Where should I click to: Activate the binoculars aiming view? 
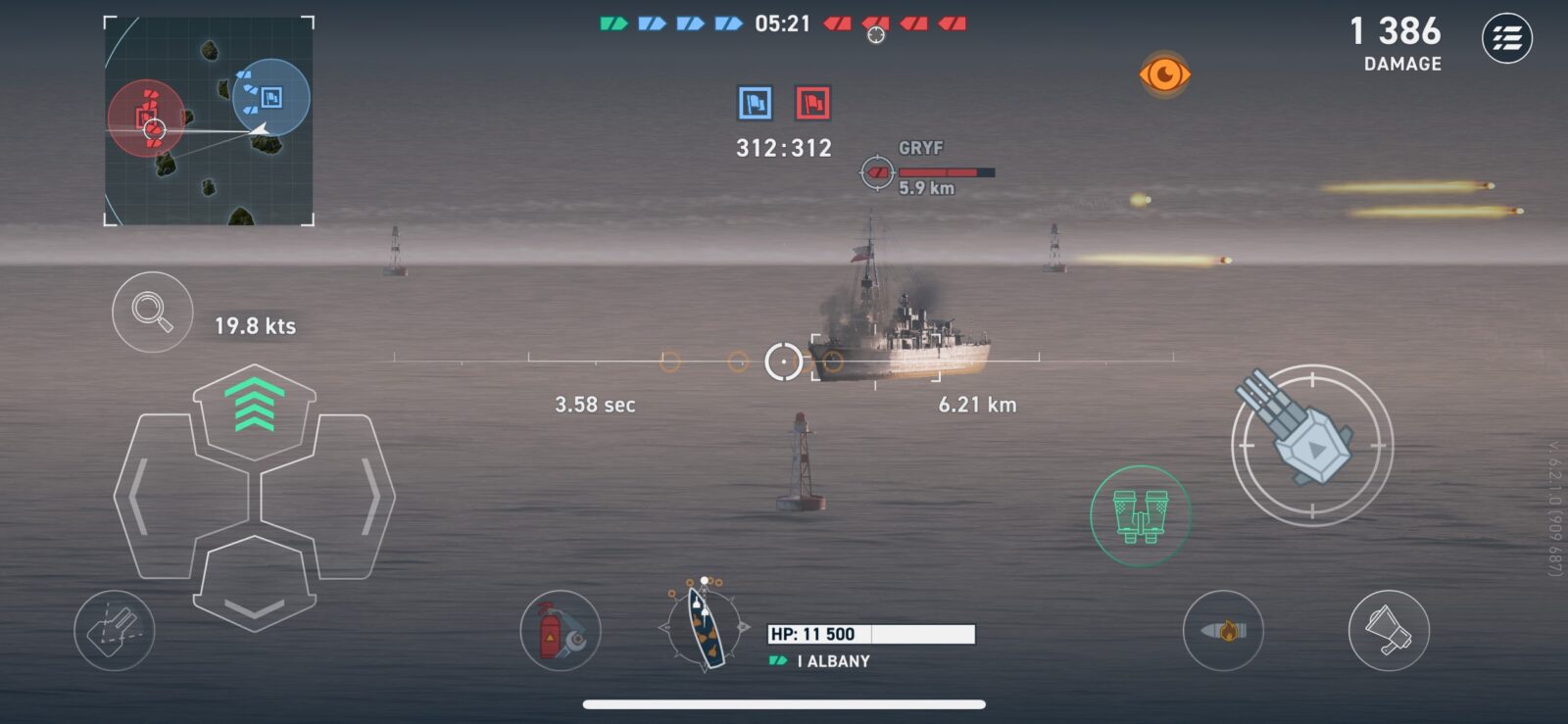tap(1140, 515)
